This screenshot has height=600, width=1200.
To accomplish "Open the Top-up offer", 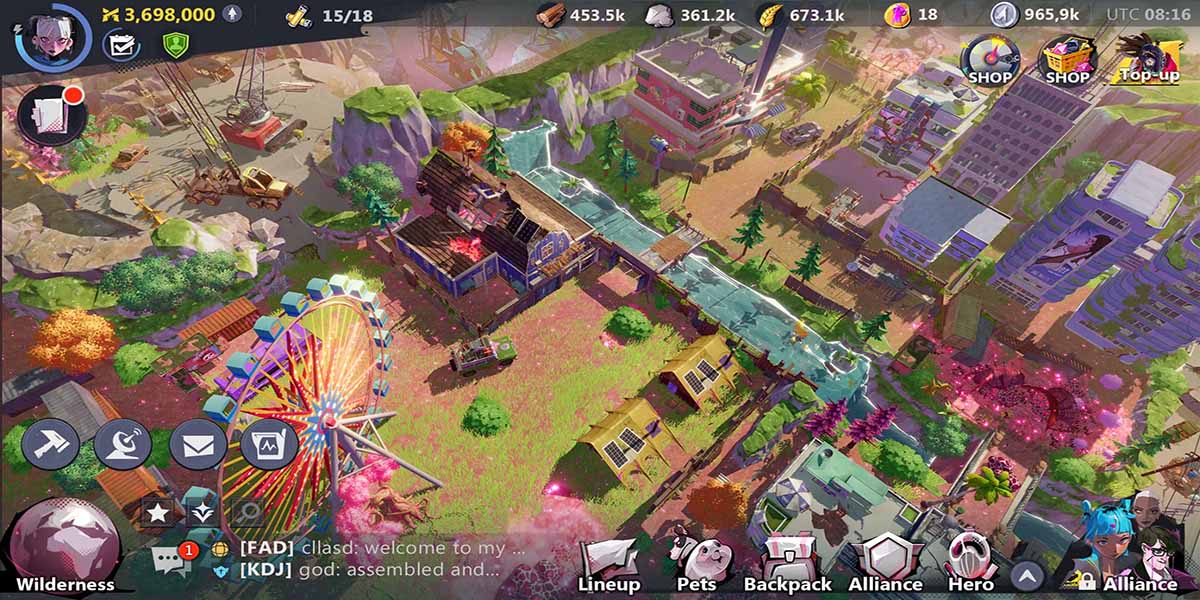I will click(x=1149, y=58).
